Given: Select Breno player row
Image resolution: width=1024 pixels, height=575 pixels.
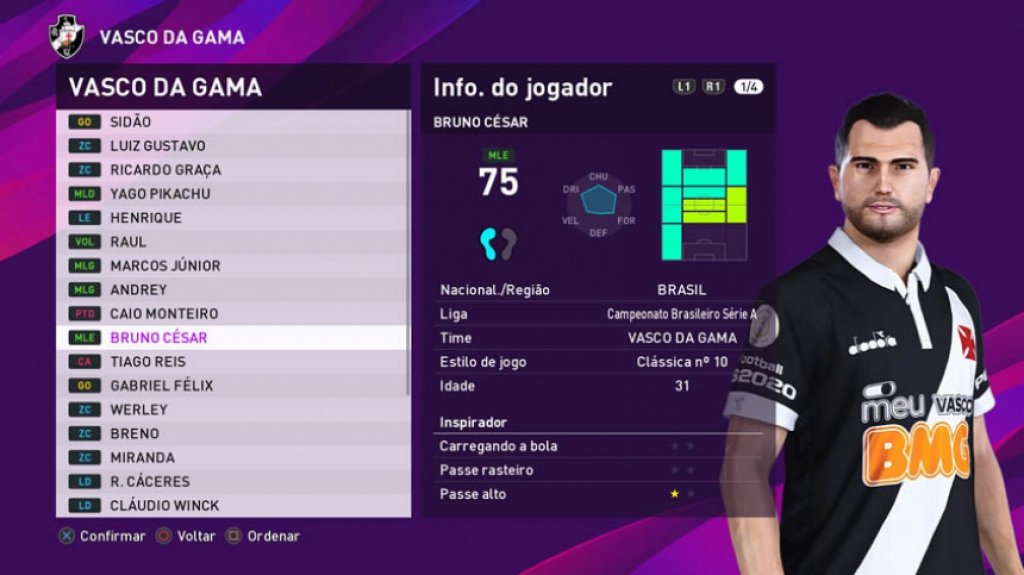Looking at the screenshot, I should (232, 434).
